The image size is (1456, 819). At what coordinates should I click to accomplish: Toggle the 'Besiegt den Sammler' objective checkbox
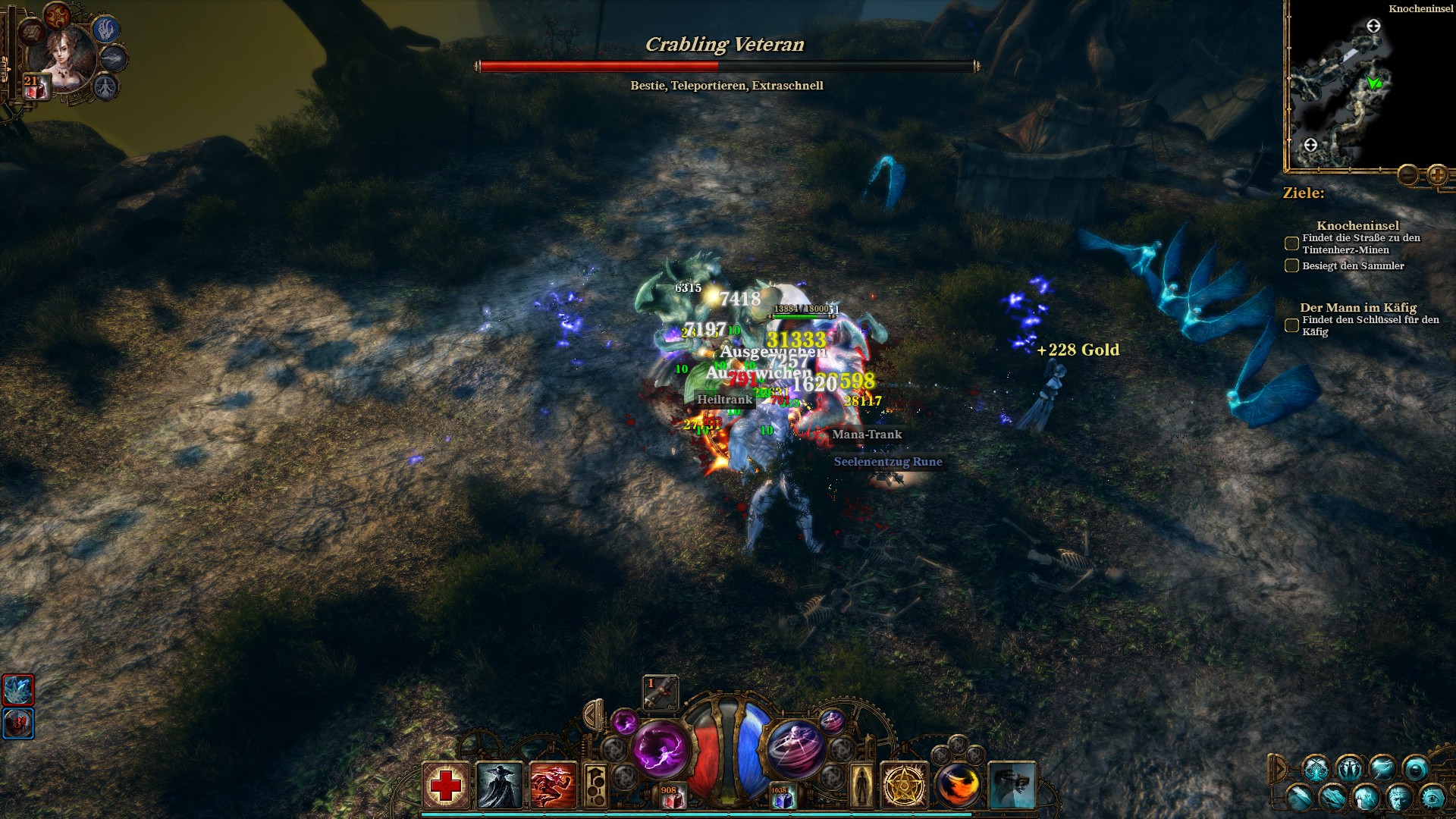pos(1291,265)
